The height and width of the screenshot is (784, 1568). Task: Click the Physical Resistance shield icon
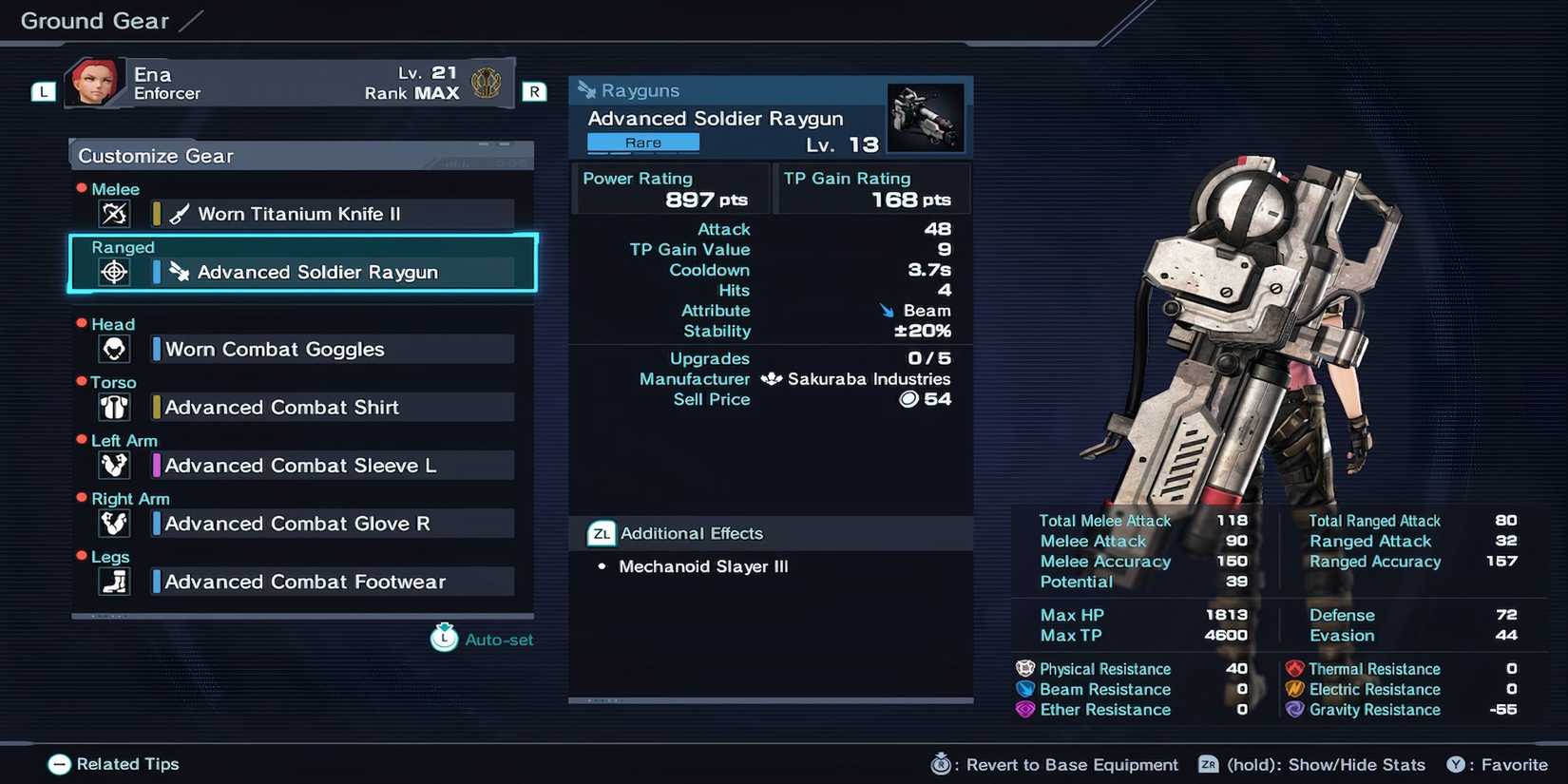tap(1024, 668)
